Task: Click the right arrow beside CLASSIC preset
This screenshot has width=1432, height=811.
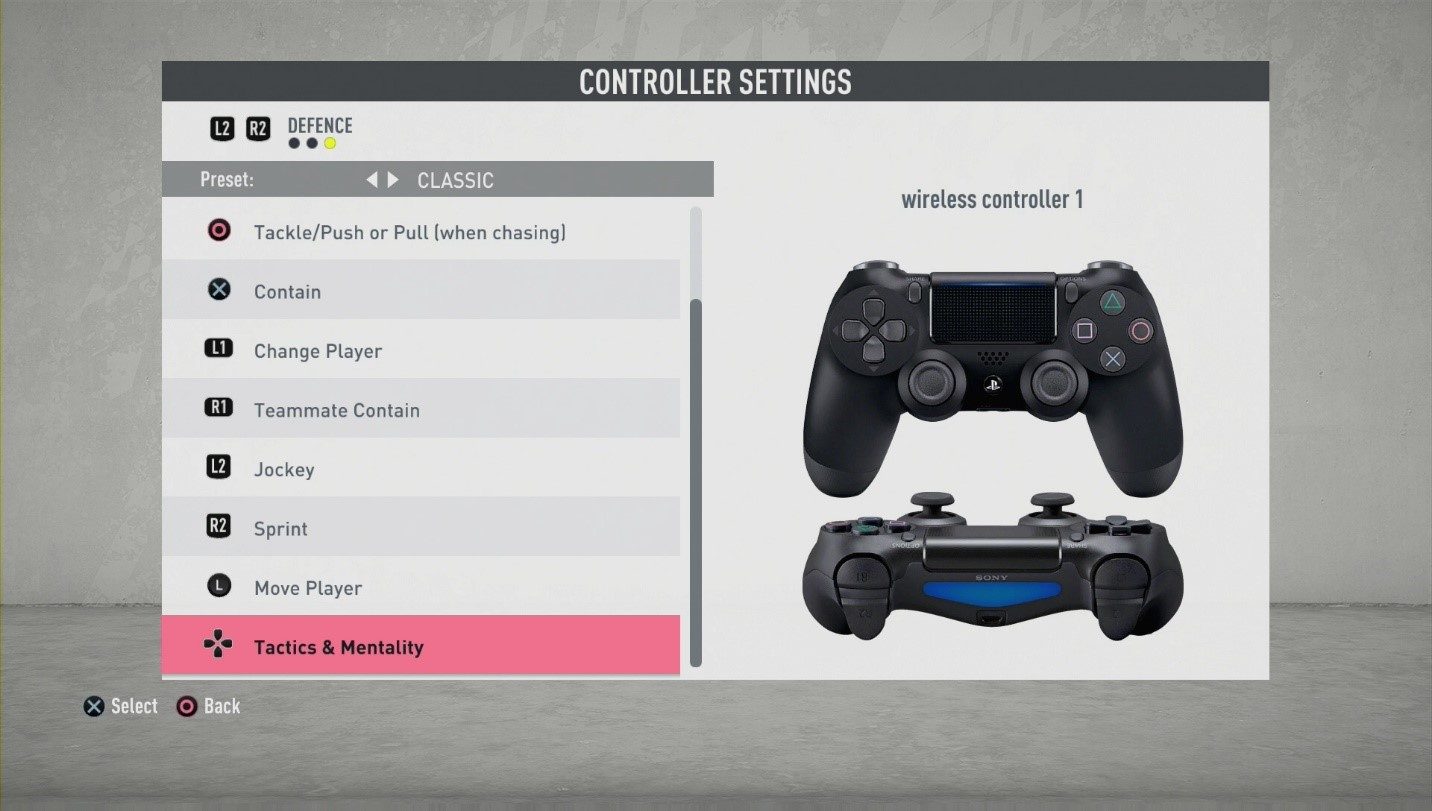Action: click(x=393, y=180)
